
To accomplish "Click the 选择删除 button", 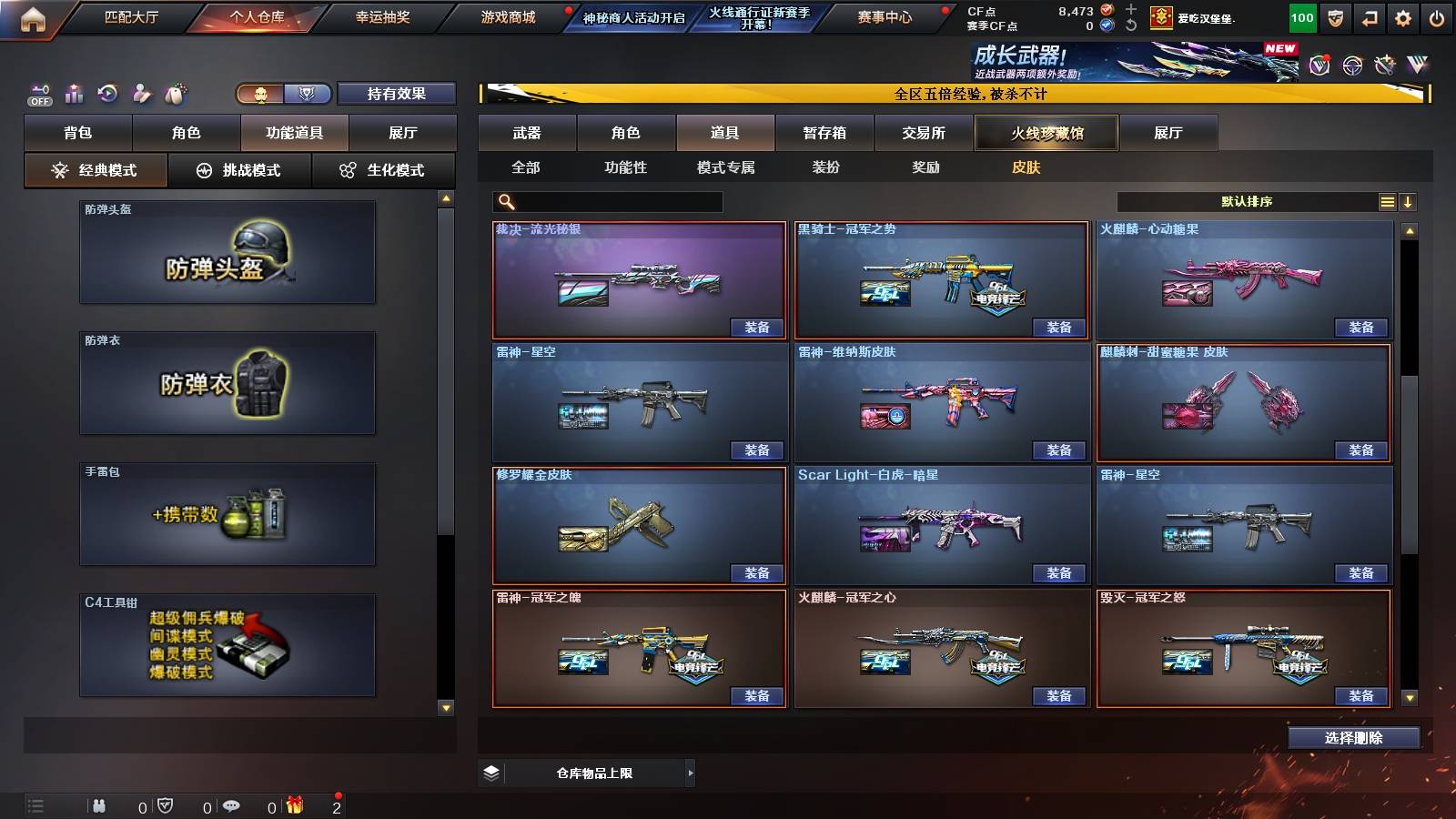I will tap(1353, 737).
